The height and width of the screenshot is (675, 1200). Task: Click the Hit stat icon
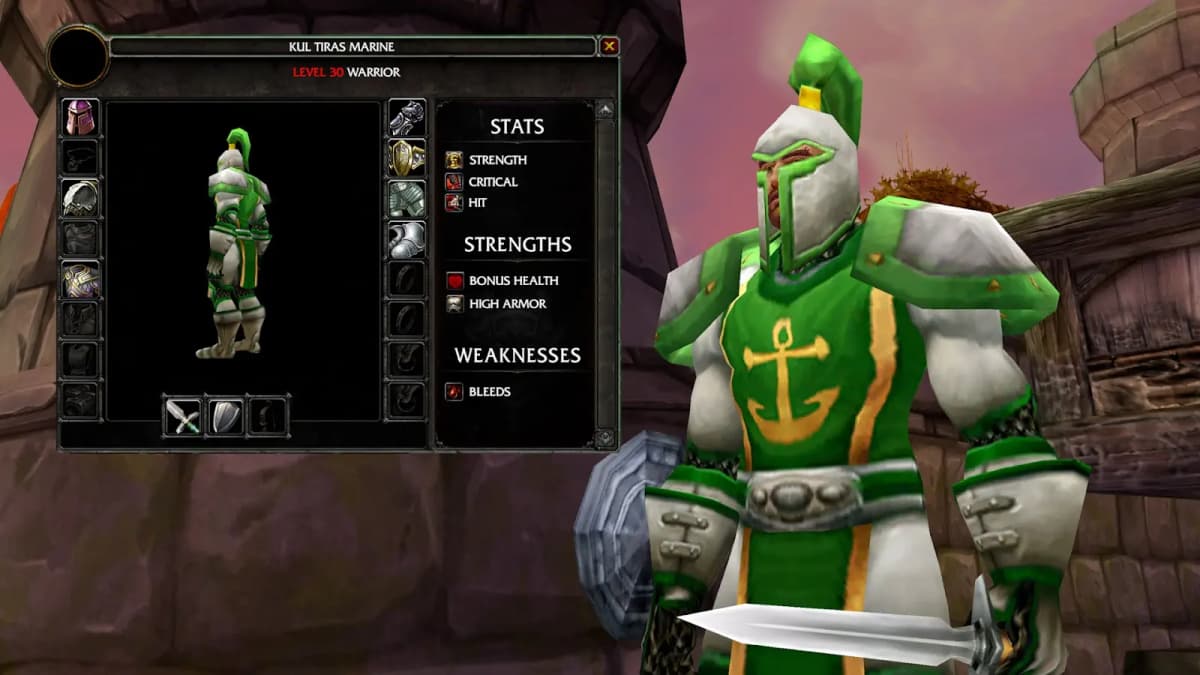pyautogui.click(x=454, y=203)
